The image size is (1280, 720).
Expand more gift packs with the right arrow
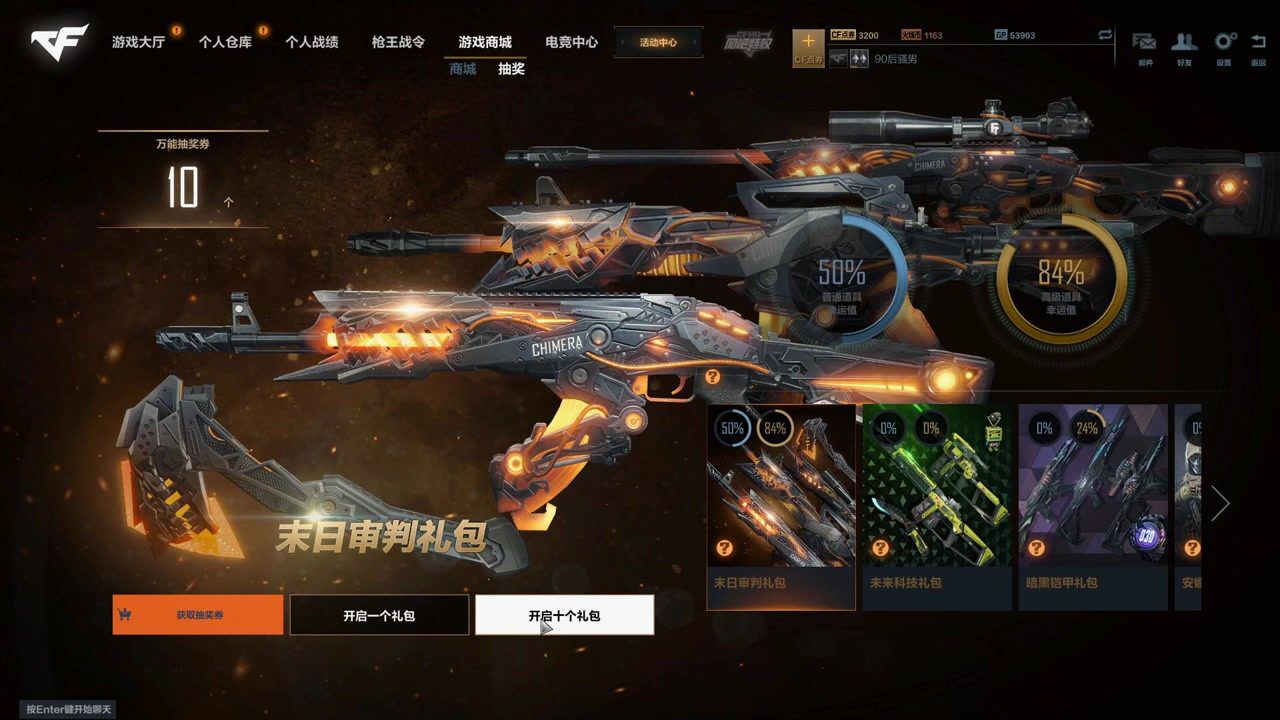1221,503
